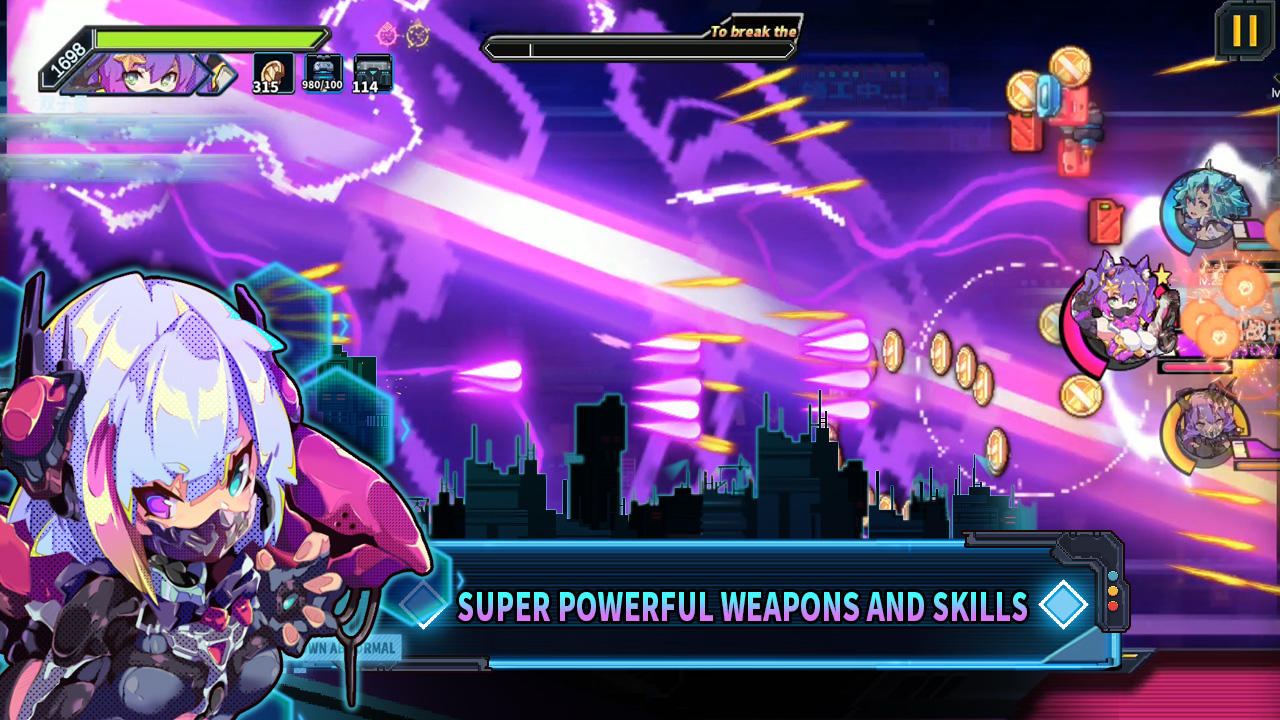Screen dimensions: 1280x720
Task: Click the red mini-boss health bar on the right
Action: click(x=1195, y=366)
